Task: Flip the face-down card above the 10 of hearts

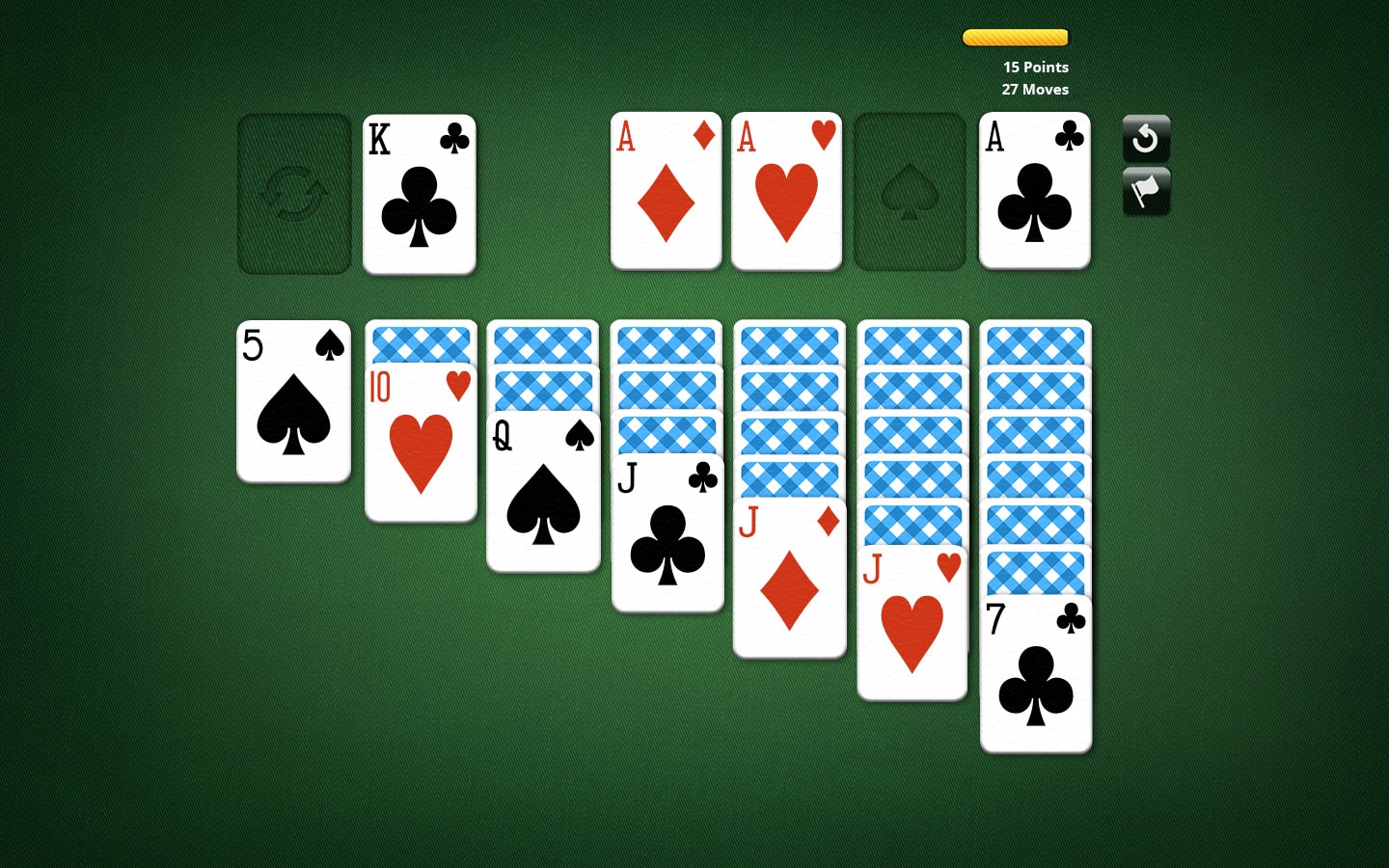Action: click(x=421, y=345)
